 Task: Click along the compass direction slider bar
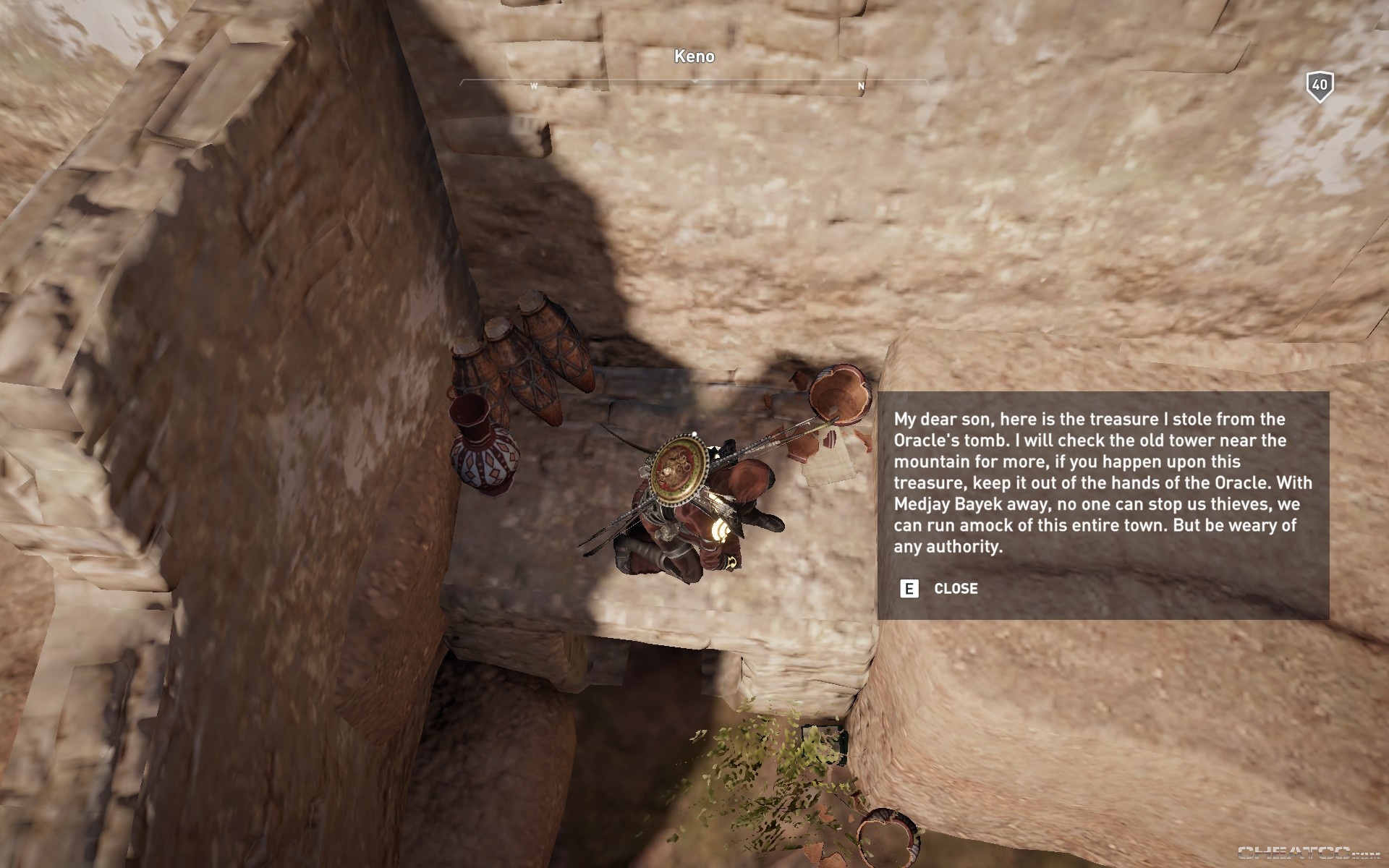tap(760, 83)
